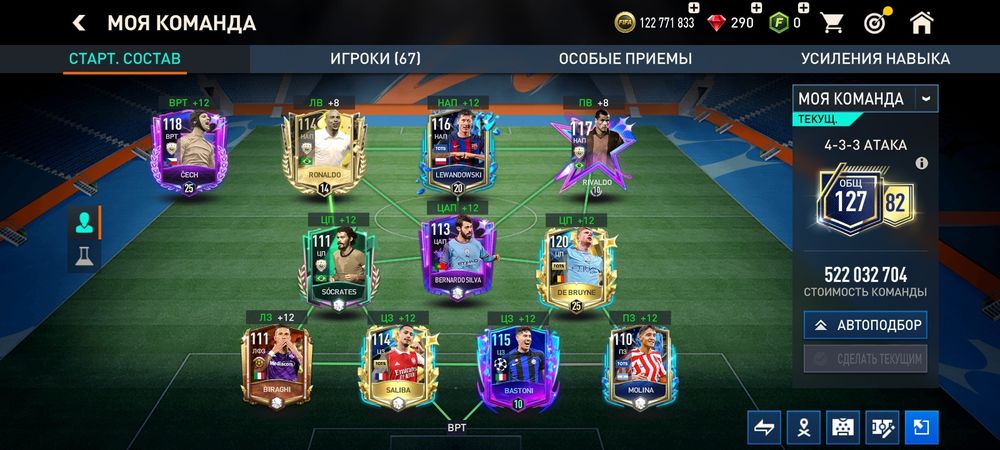
Task: Click the swap arrows button
Action: [x=764, y=426]
